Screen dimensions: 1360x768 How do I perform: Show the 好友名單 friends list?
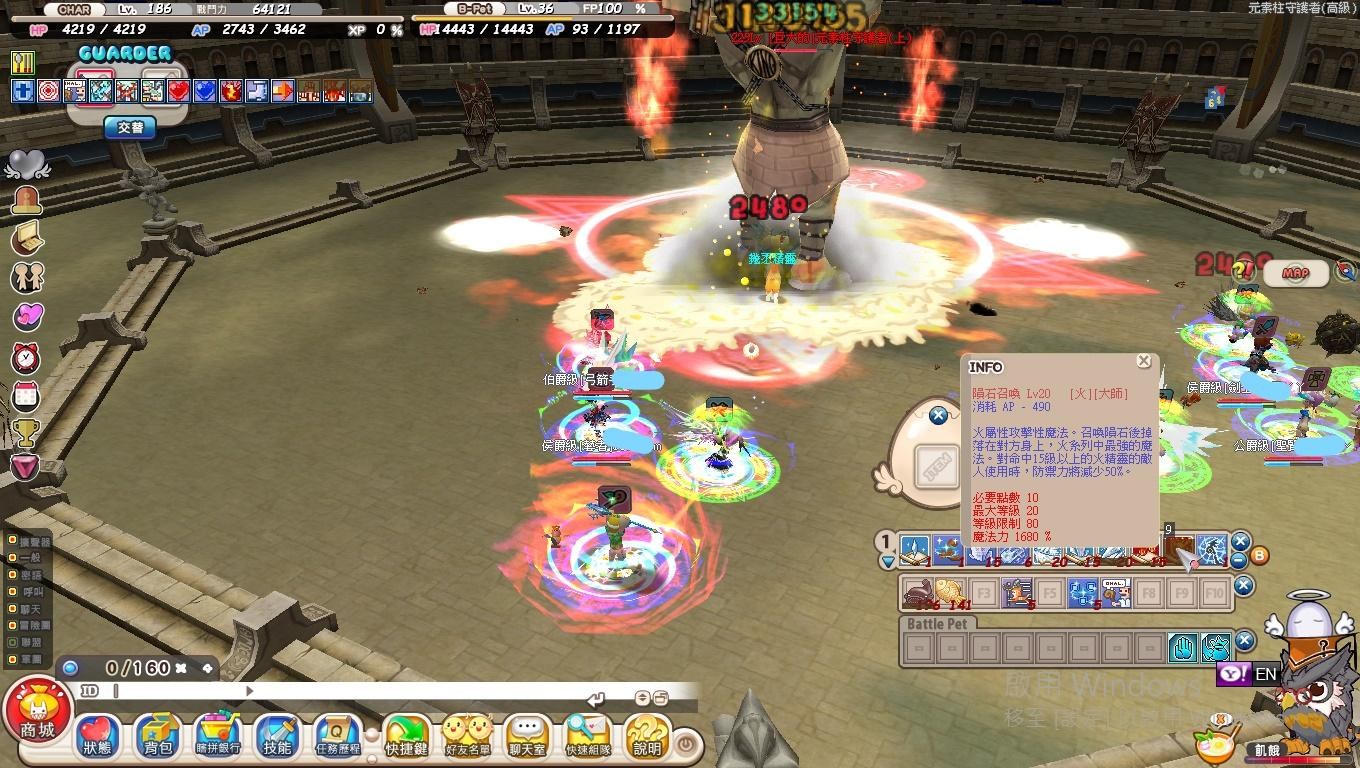[x=467, y=737]
